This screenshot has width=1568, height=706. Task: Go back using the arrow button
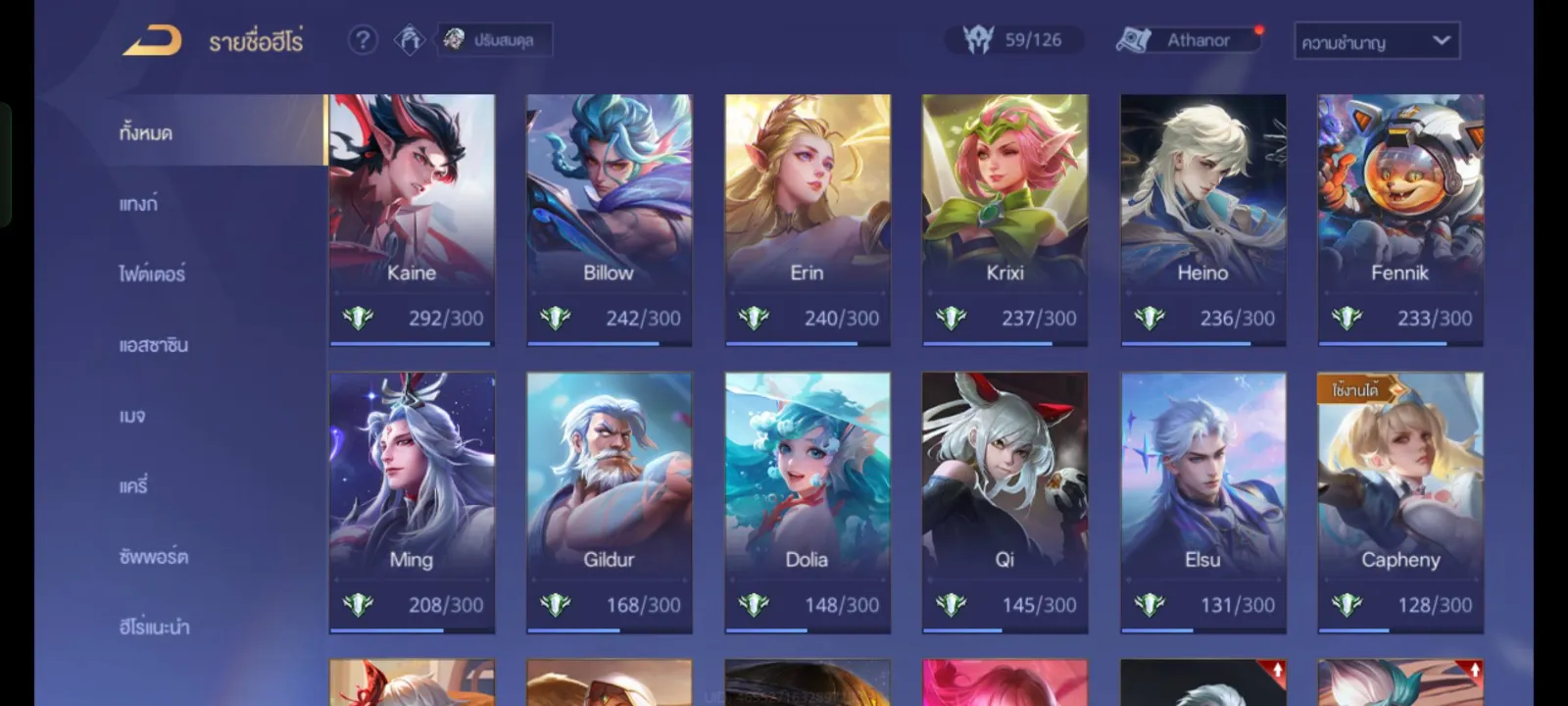click(153, 41)
